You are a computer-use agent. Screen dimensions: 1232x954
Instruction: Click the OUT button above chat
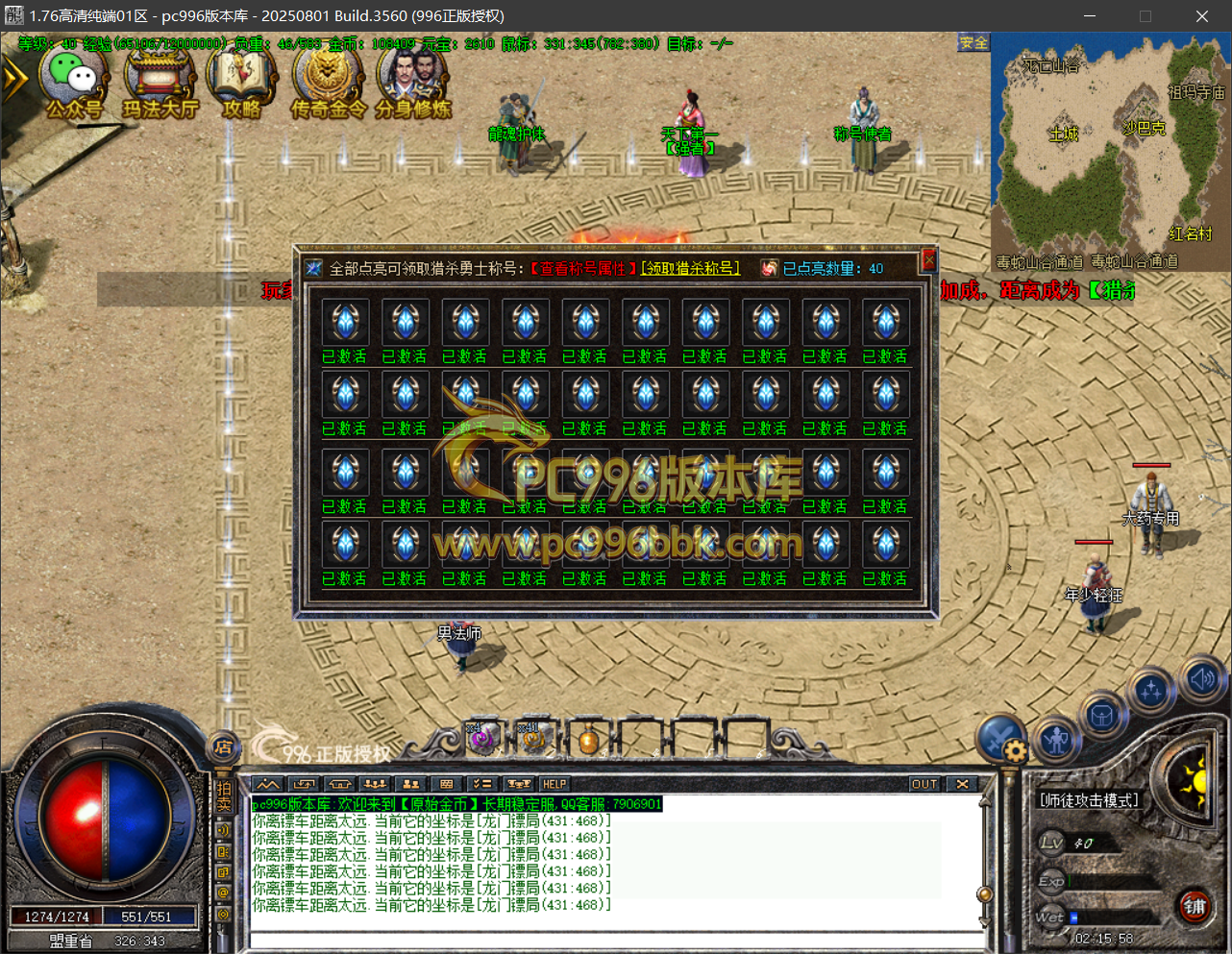tap(924, 784)
